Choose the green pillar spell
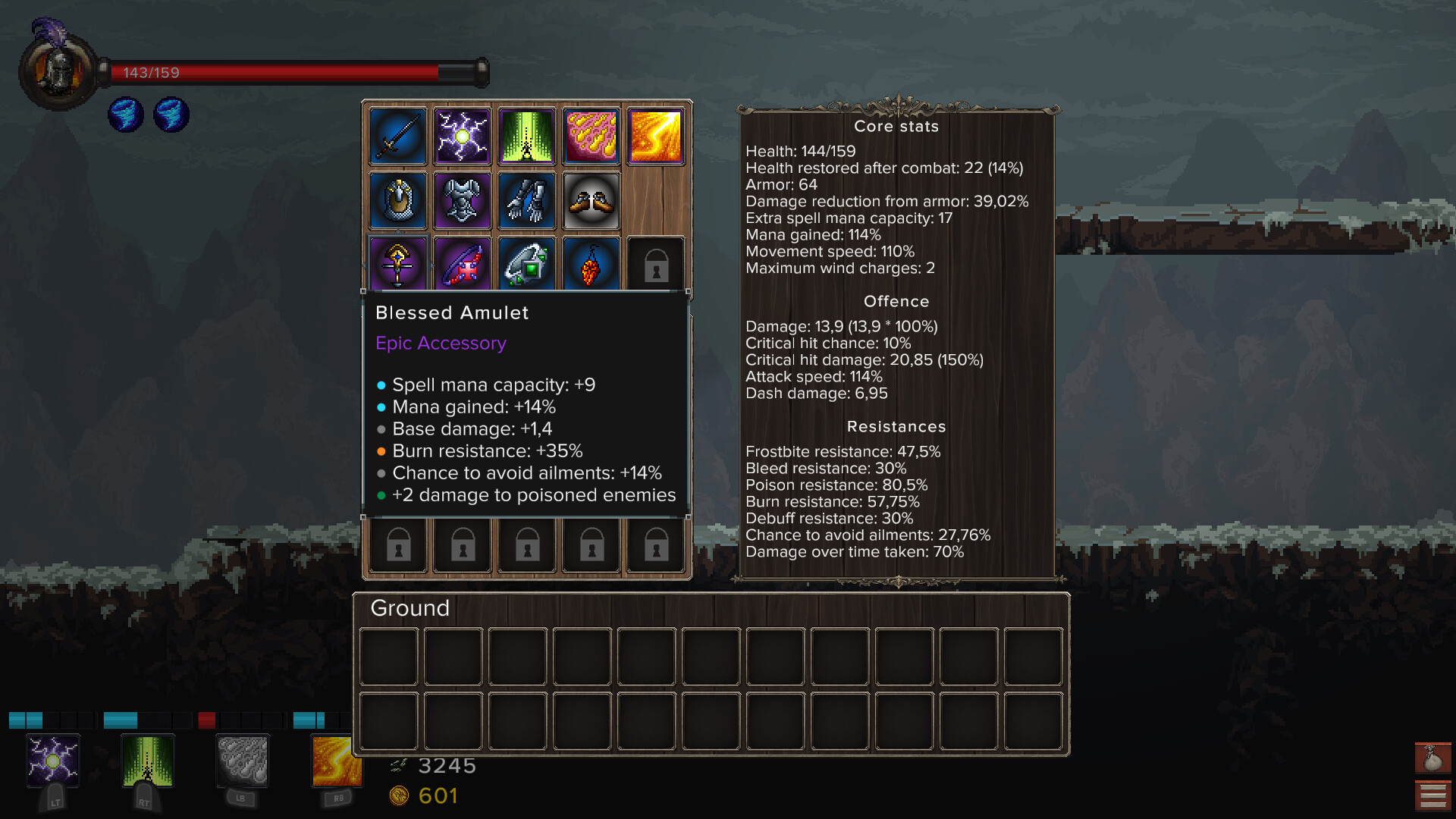 click(526, 136)
